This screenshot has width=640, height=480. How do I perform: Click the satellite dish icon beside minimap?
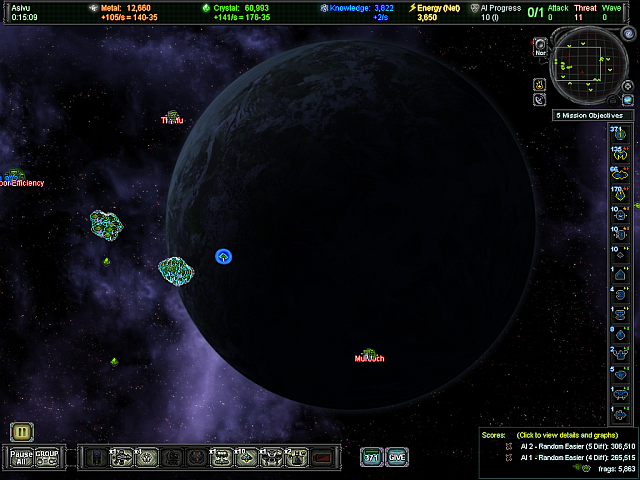[x=540, y=100]
